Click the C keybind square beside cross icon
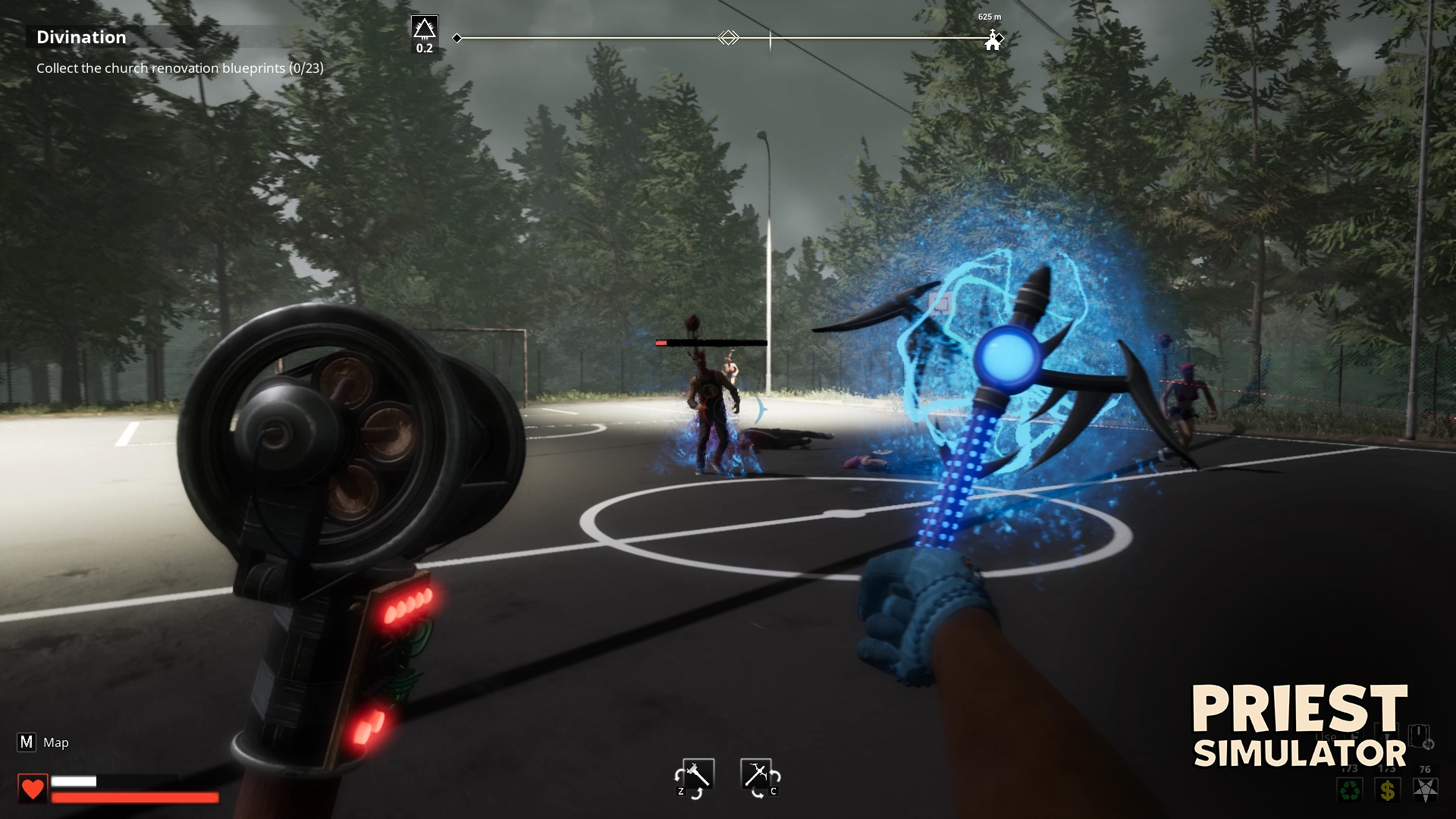The height and width of the screenshot is (819, 1456). pyautogui.click(x=773, y=792)
